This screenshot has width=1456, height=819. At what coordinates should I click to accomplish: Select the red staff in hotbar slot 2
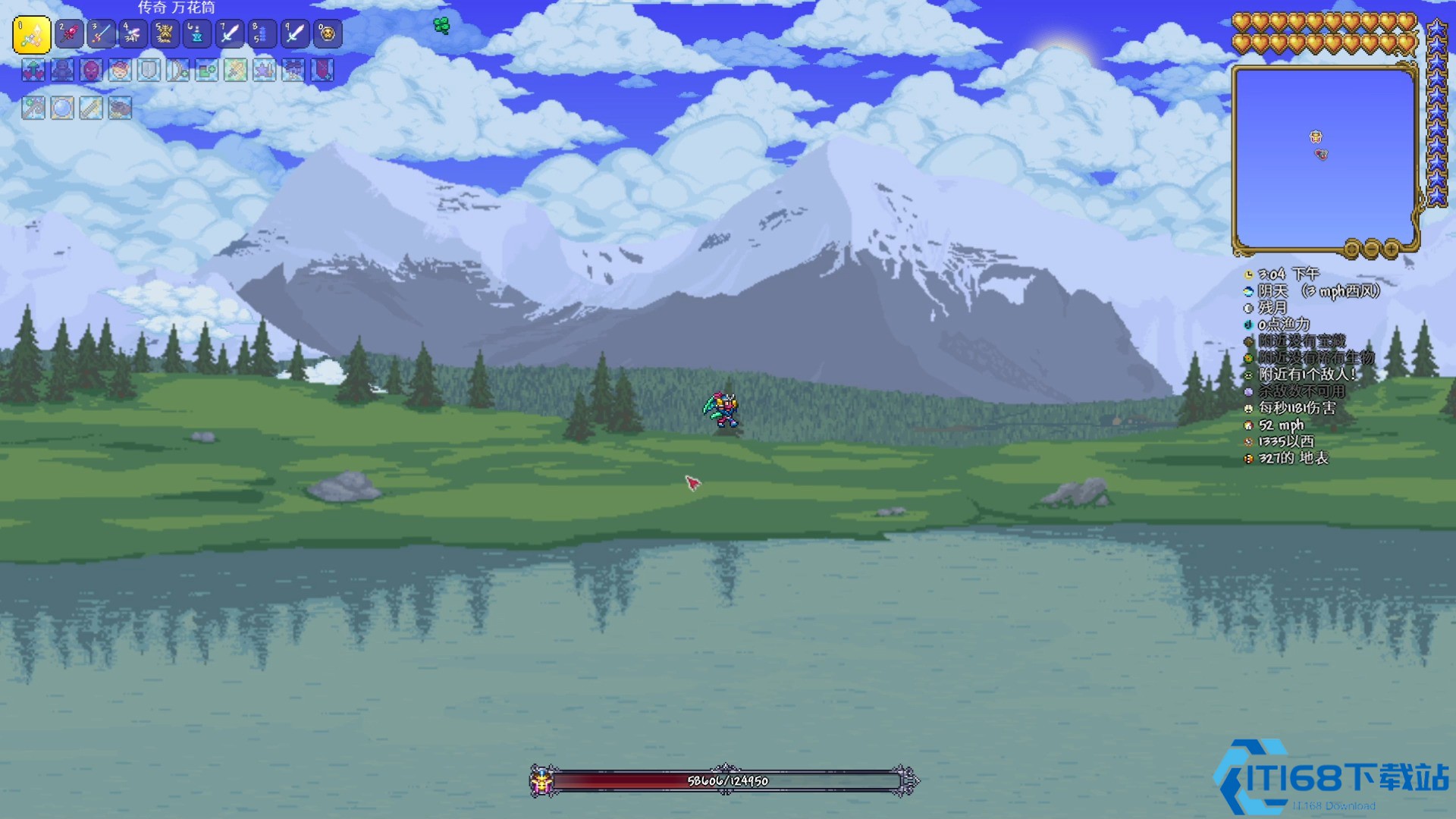69,34
